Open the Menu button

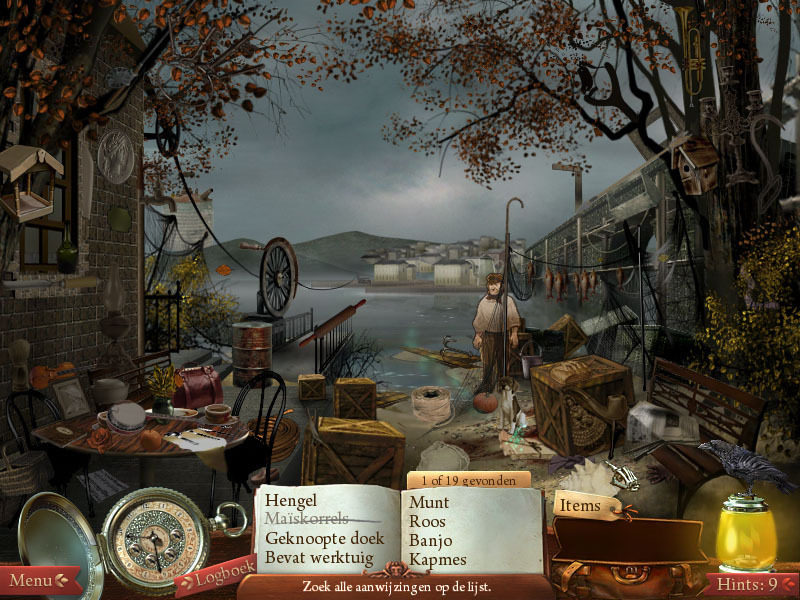pyautogui.click(x=37, y=580)
